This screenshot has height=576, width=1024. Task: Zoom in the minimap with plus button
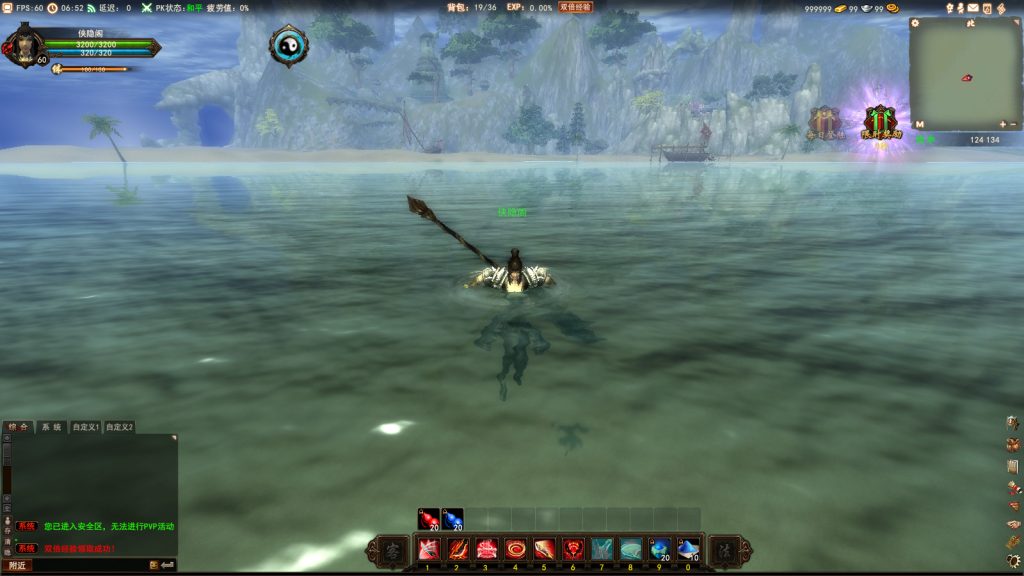pyautogui.click(x=1003, y=124)
